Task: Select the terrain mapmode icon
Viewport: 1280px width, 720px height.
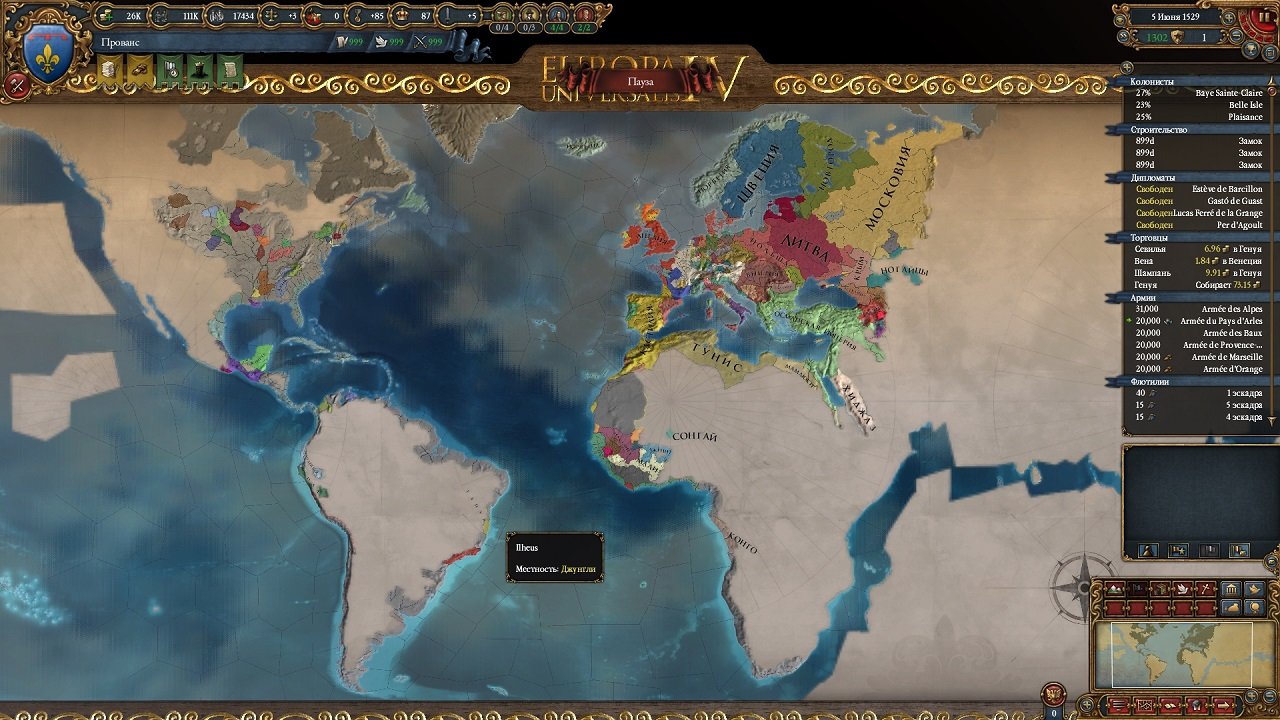Action: (x=1114, y=588)
